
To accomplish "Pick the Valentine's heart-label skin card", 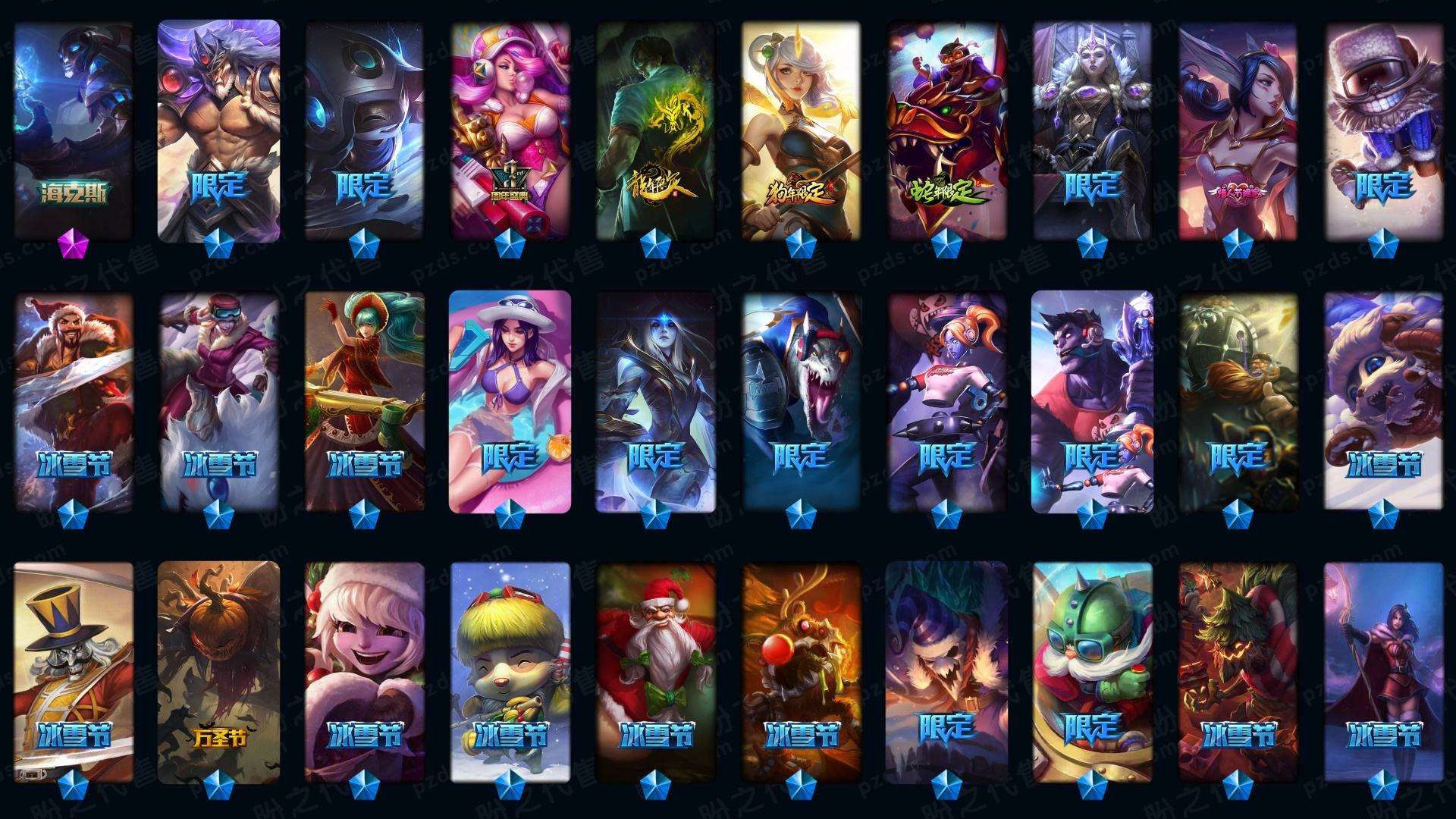I will pos(1238,129).
